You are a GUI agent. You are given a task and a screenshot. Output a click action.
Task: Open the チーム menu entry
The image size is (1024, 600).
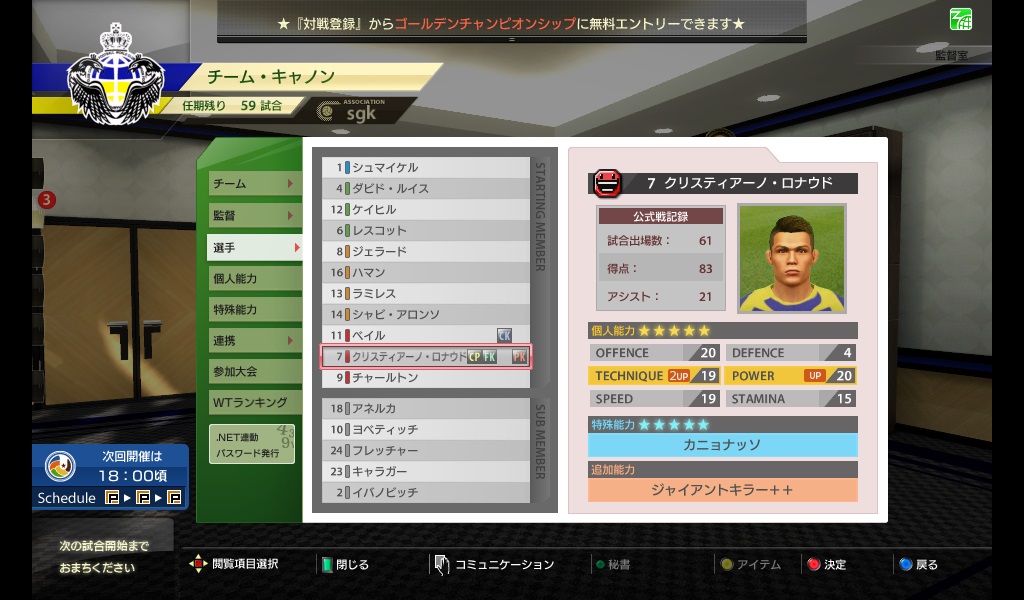(251, 184)
